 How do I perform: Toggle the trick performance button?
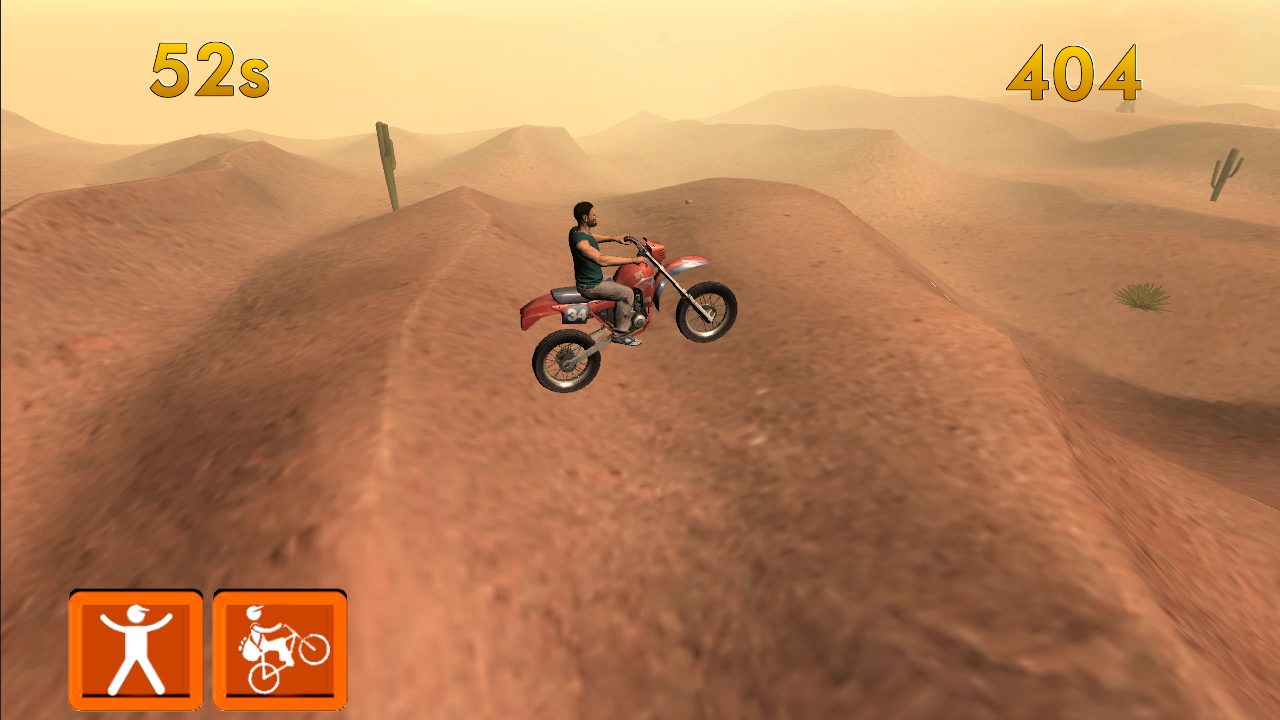[278, 650]
